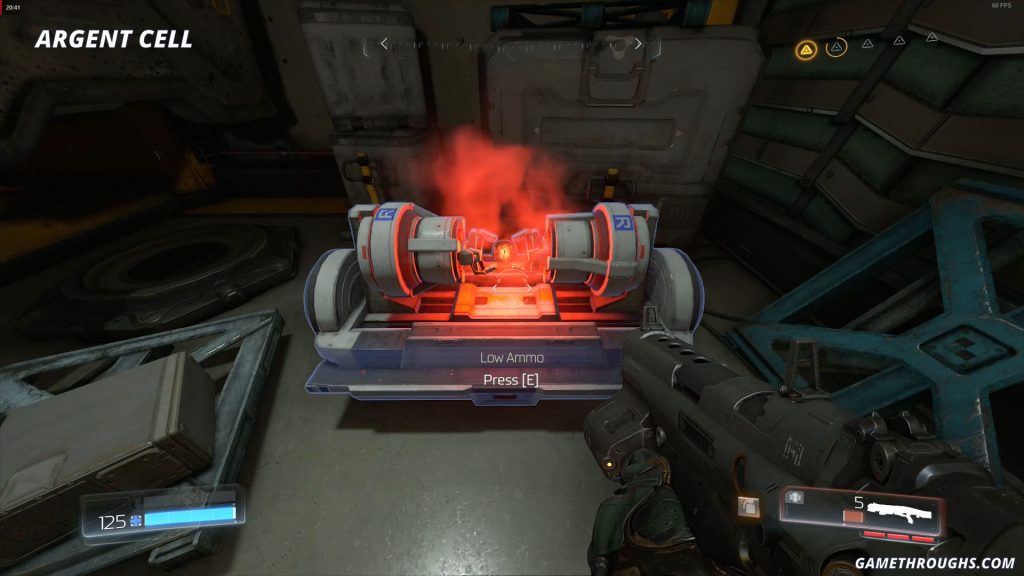Click the right compass arrow
This screenshot has width=1024, height=576.
[639, 44]
